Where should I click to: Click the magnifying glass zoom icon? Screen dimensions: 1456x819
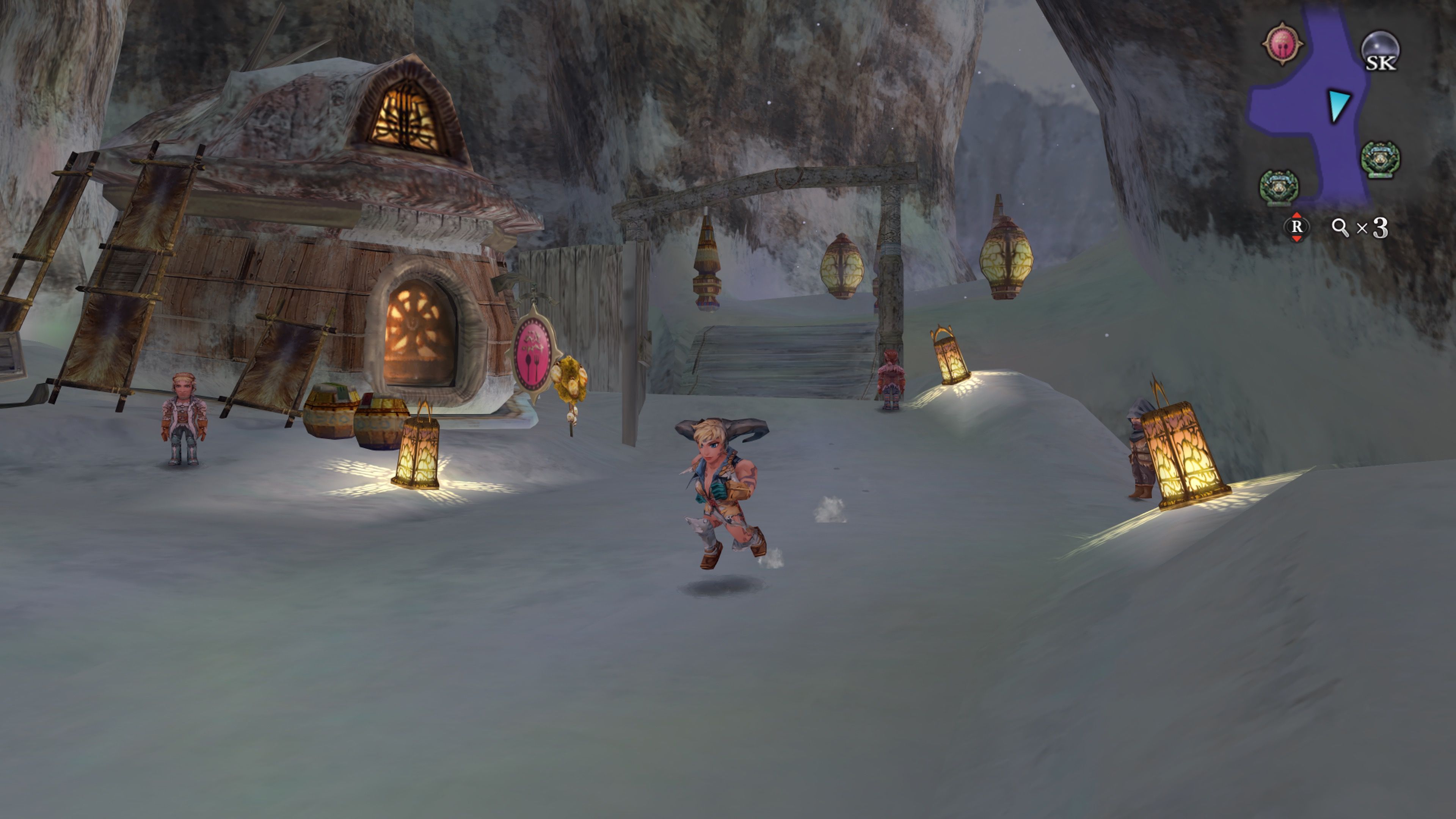(1340, 226)
